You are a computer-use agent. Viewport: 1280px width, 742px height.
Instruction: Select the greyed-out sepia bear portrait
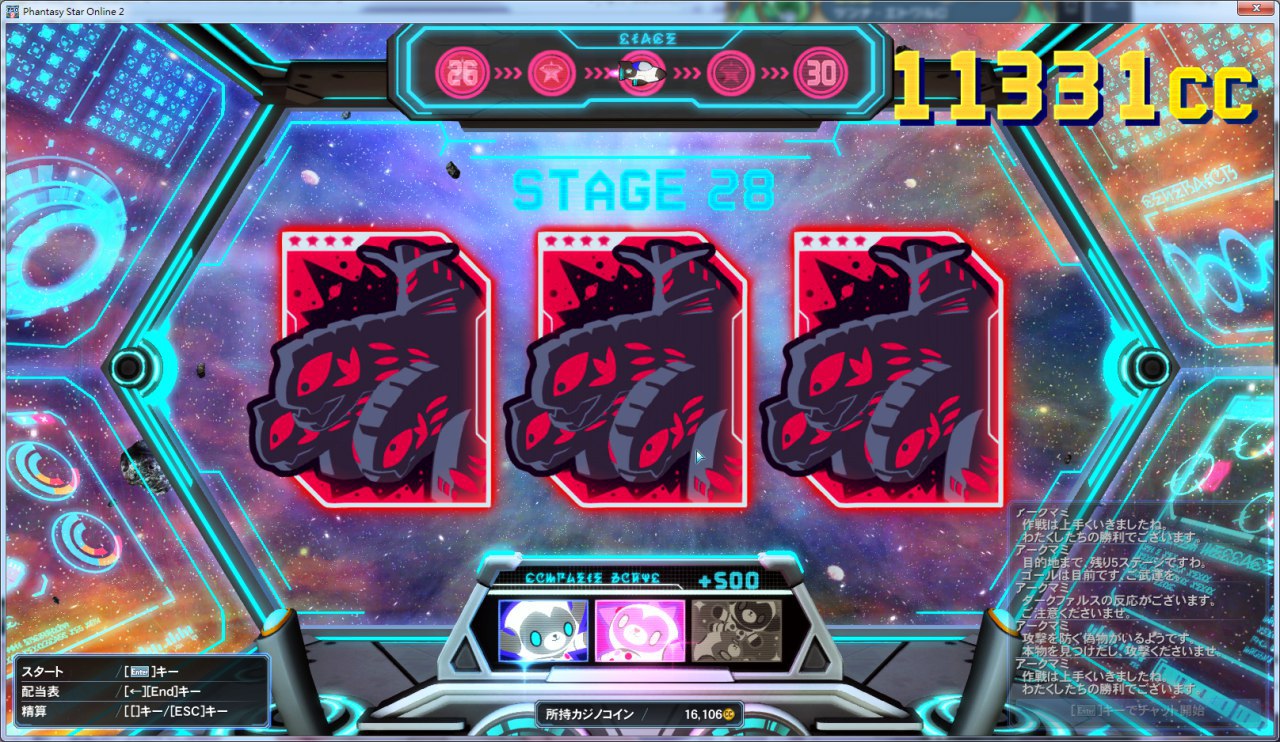[x=737, y=631]
